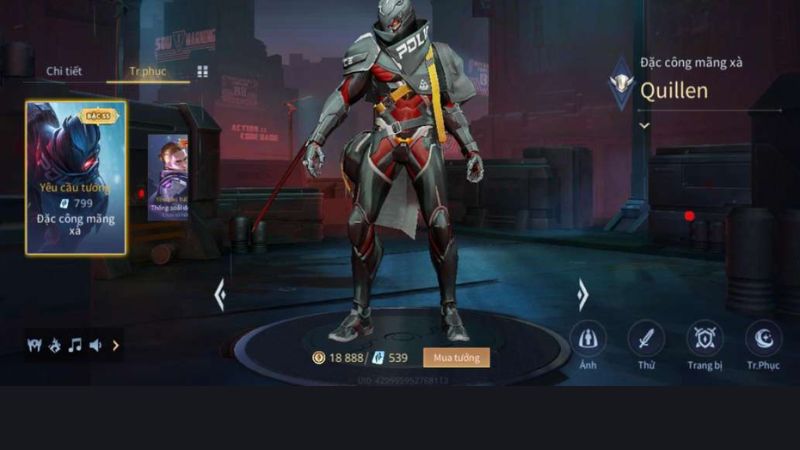Choose the second skin card thumbnail
800x450 pixels.
coord(168,177)
